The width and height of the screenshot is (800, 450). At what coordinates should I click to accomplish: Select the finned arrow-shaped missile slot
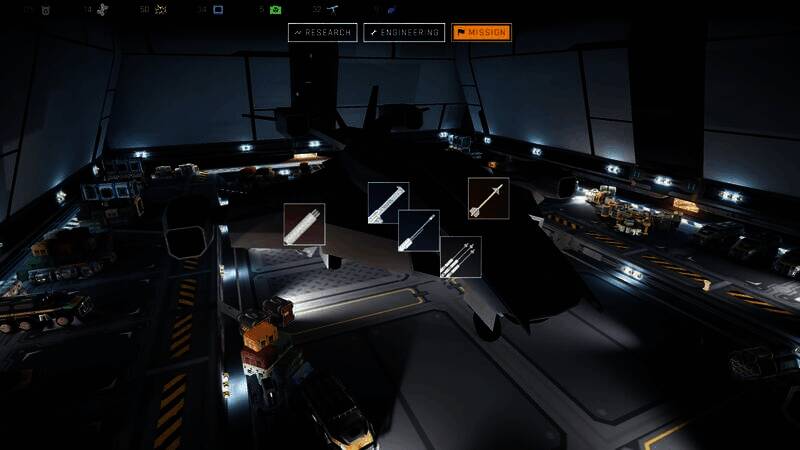(x=488, y=198)
